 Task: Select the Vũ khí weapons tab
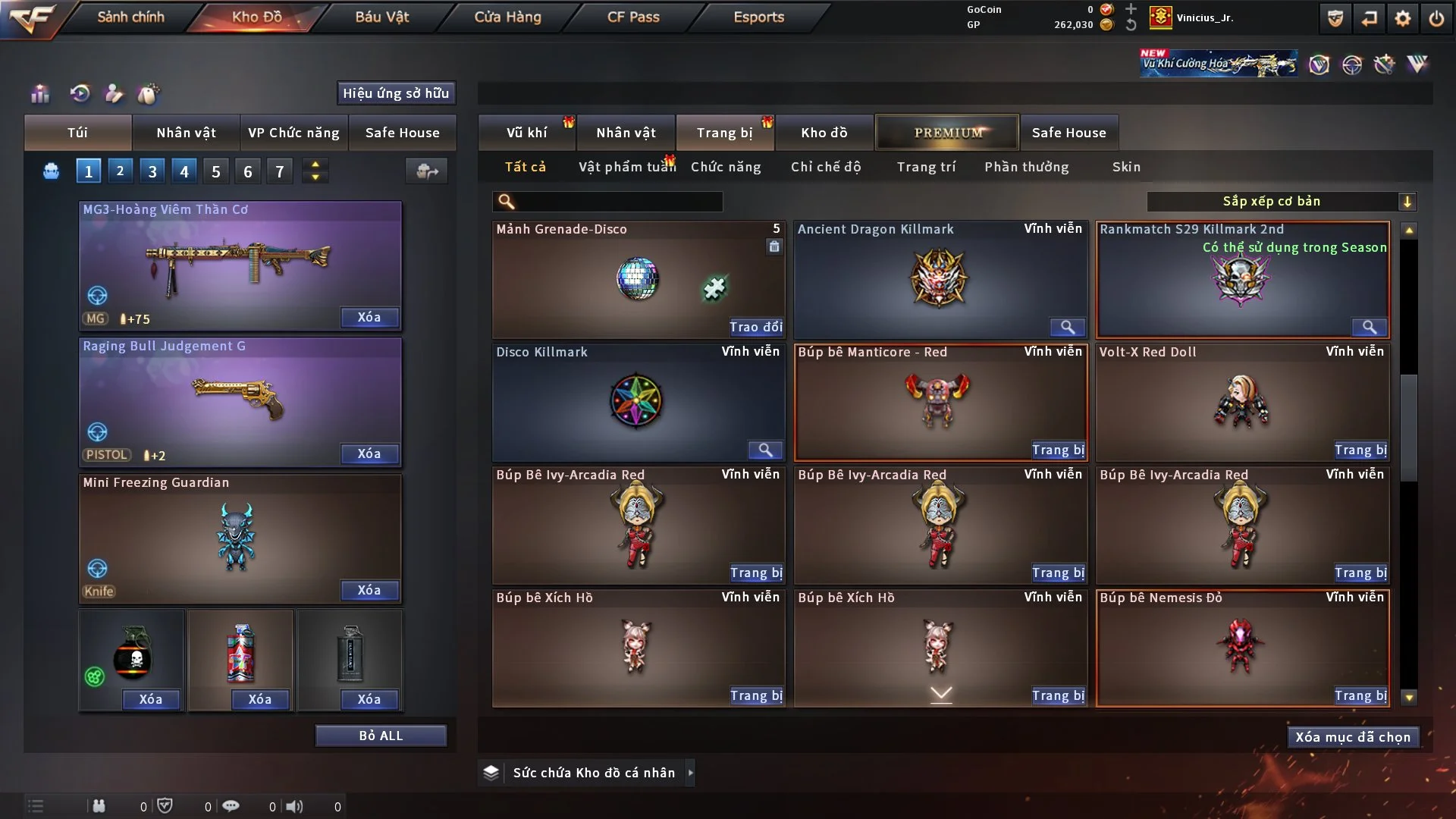(x=526, y=133)
